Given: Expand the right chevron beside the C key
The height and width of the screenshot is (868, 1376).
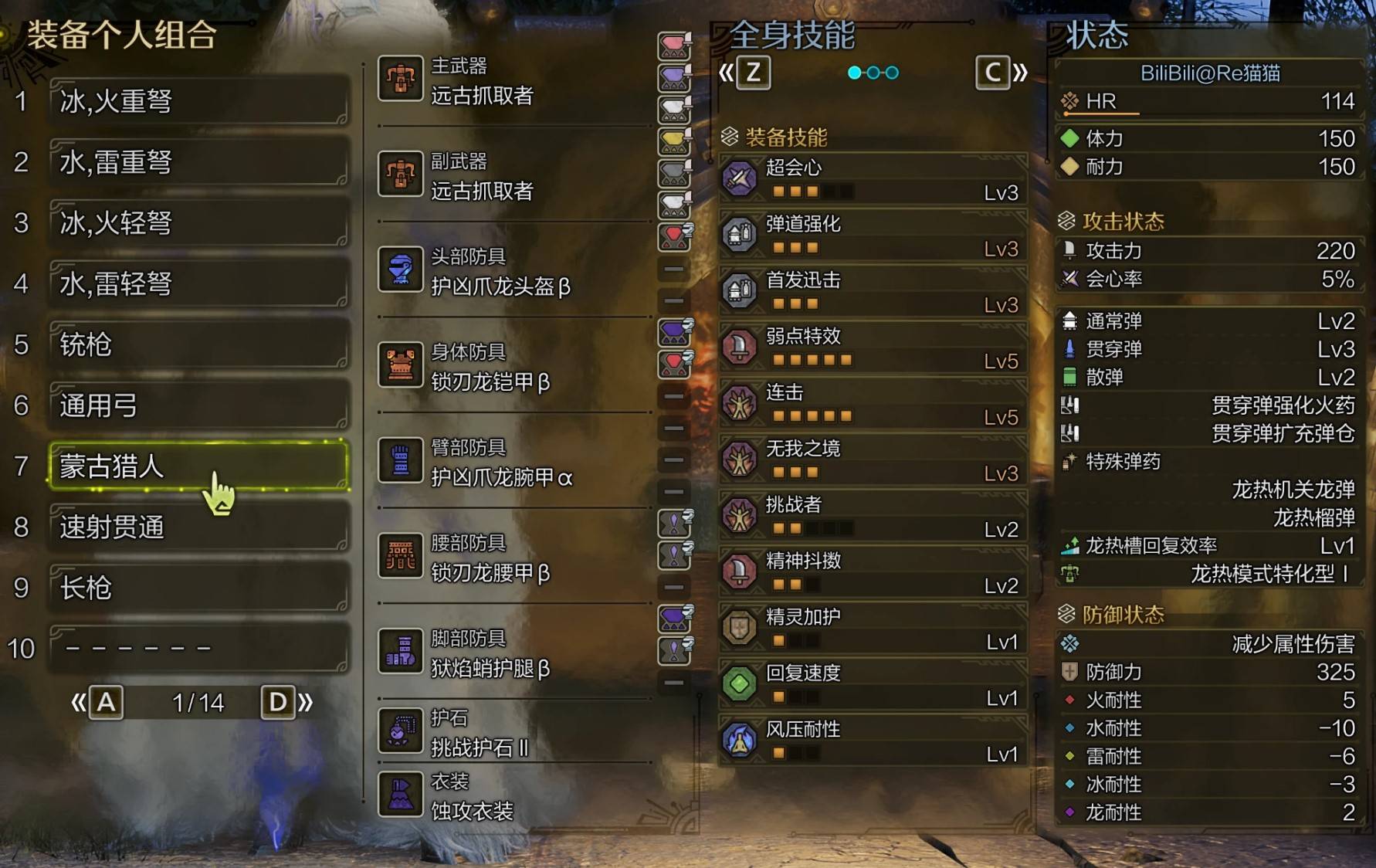Looking at the screenshot, I should [1021, 73].
